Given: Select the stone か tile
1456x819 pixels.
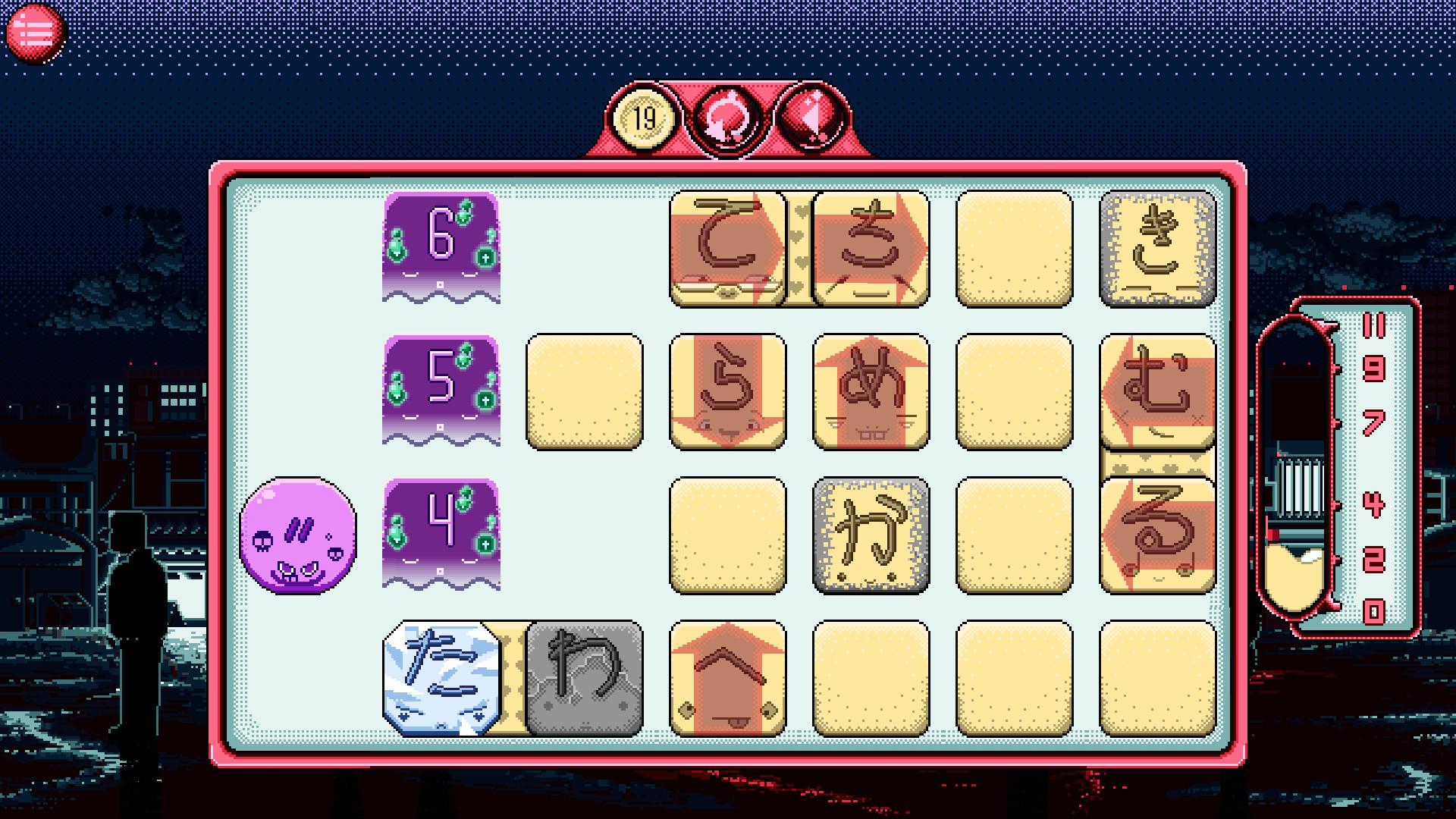Looking at the screenshot, I should click(x=869, y=535).
